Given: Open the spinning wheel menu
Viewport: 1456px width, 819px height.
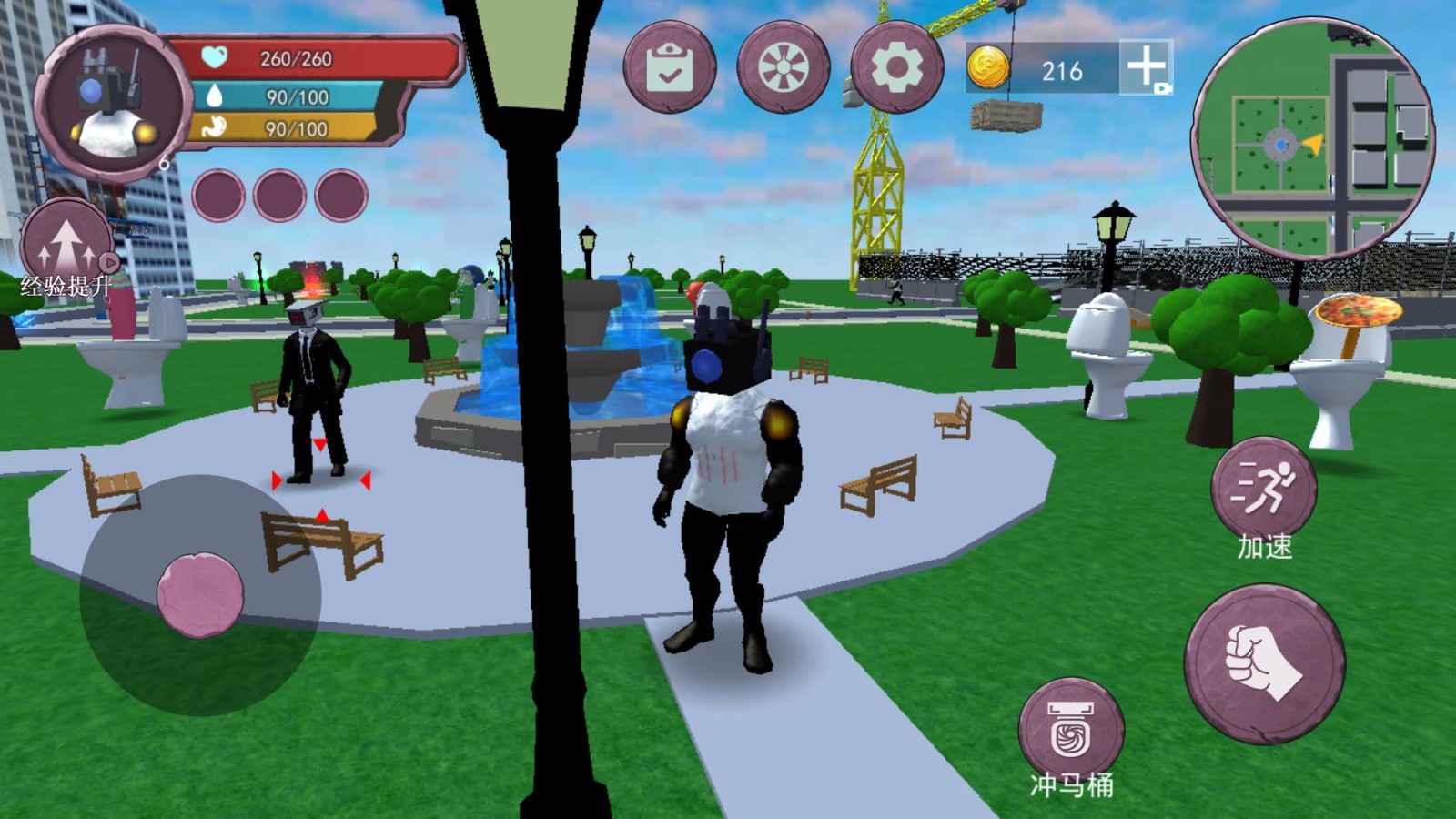Looking at the screenshot, I should tap(783, 68).
